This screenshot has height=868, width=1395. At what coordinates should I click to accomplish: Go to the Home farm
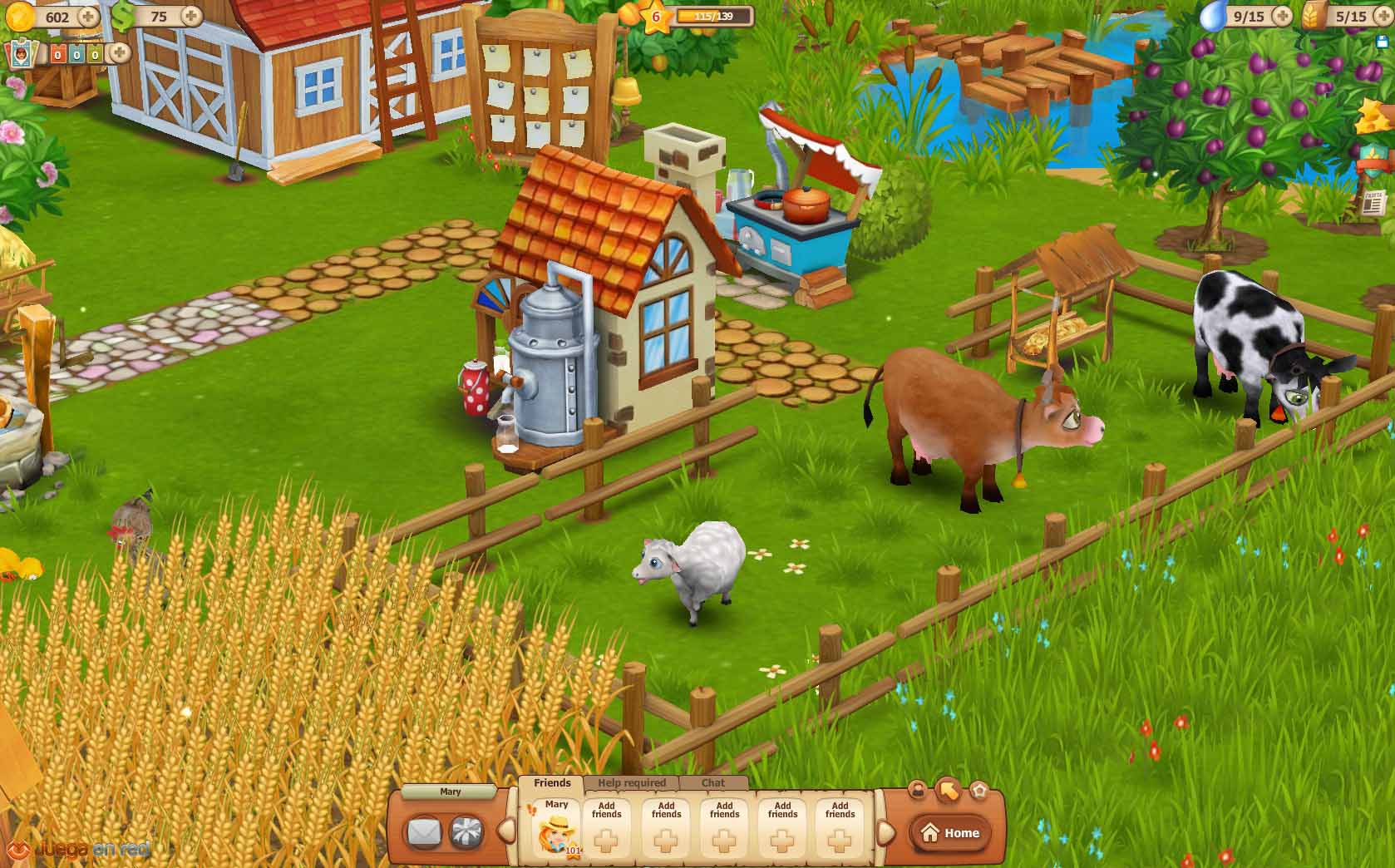[951, 833]
